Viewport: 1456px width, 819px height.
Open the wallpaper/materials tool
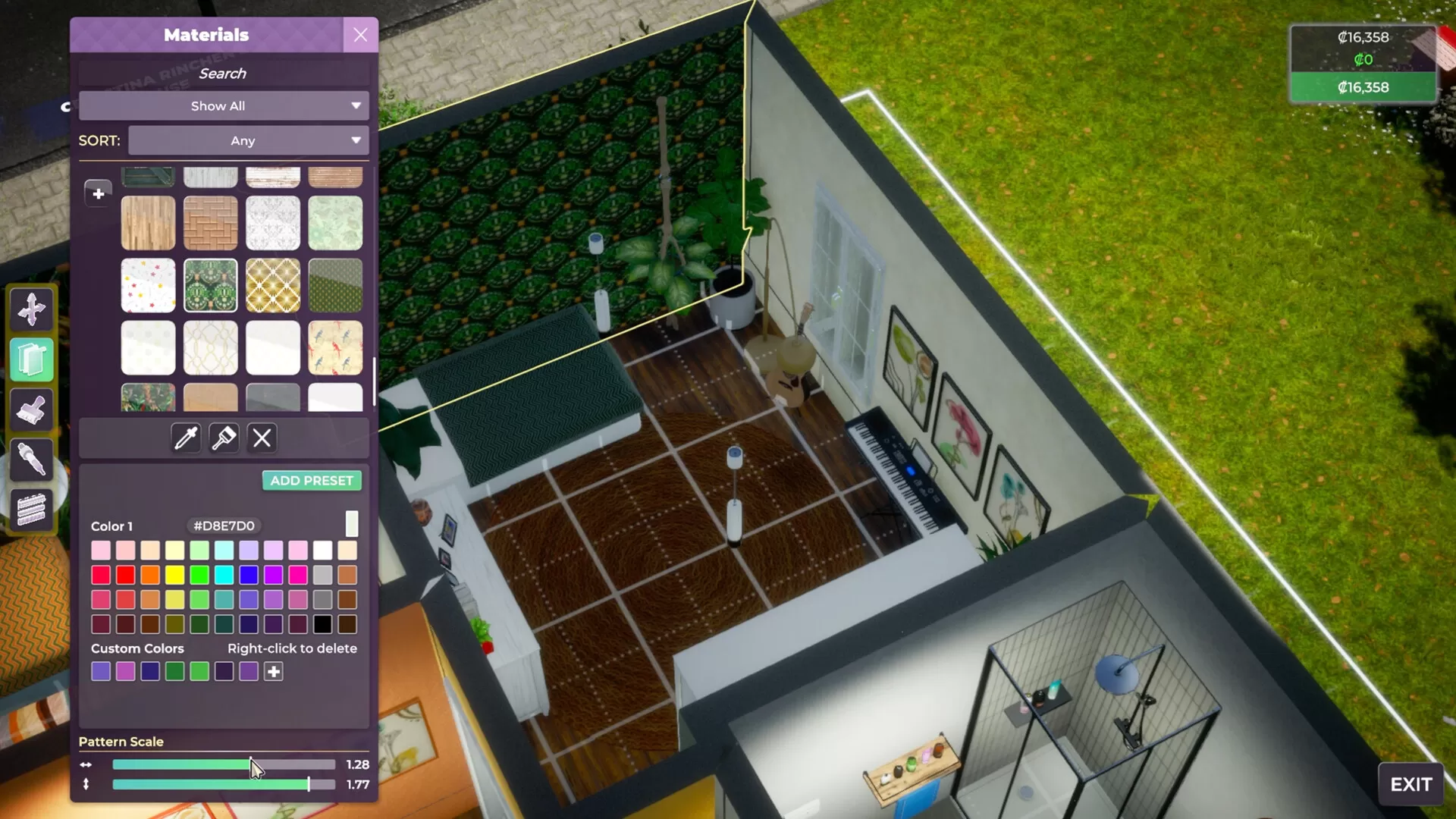tap(32, 359)
